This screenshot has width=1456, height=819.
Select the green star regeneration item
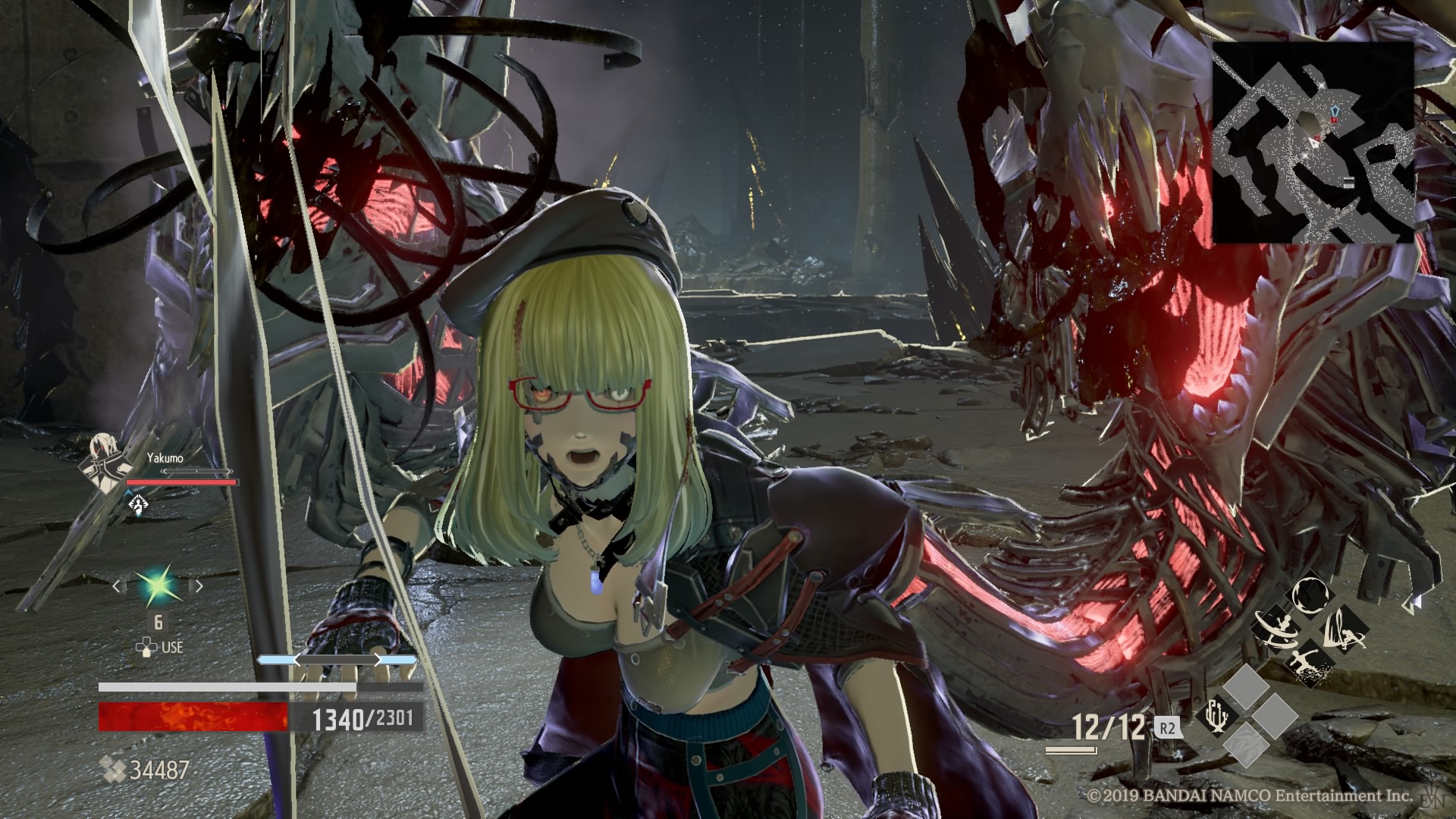pos(158,585)
